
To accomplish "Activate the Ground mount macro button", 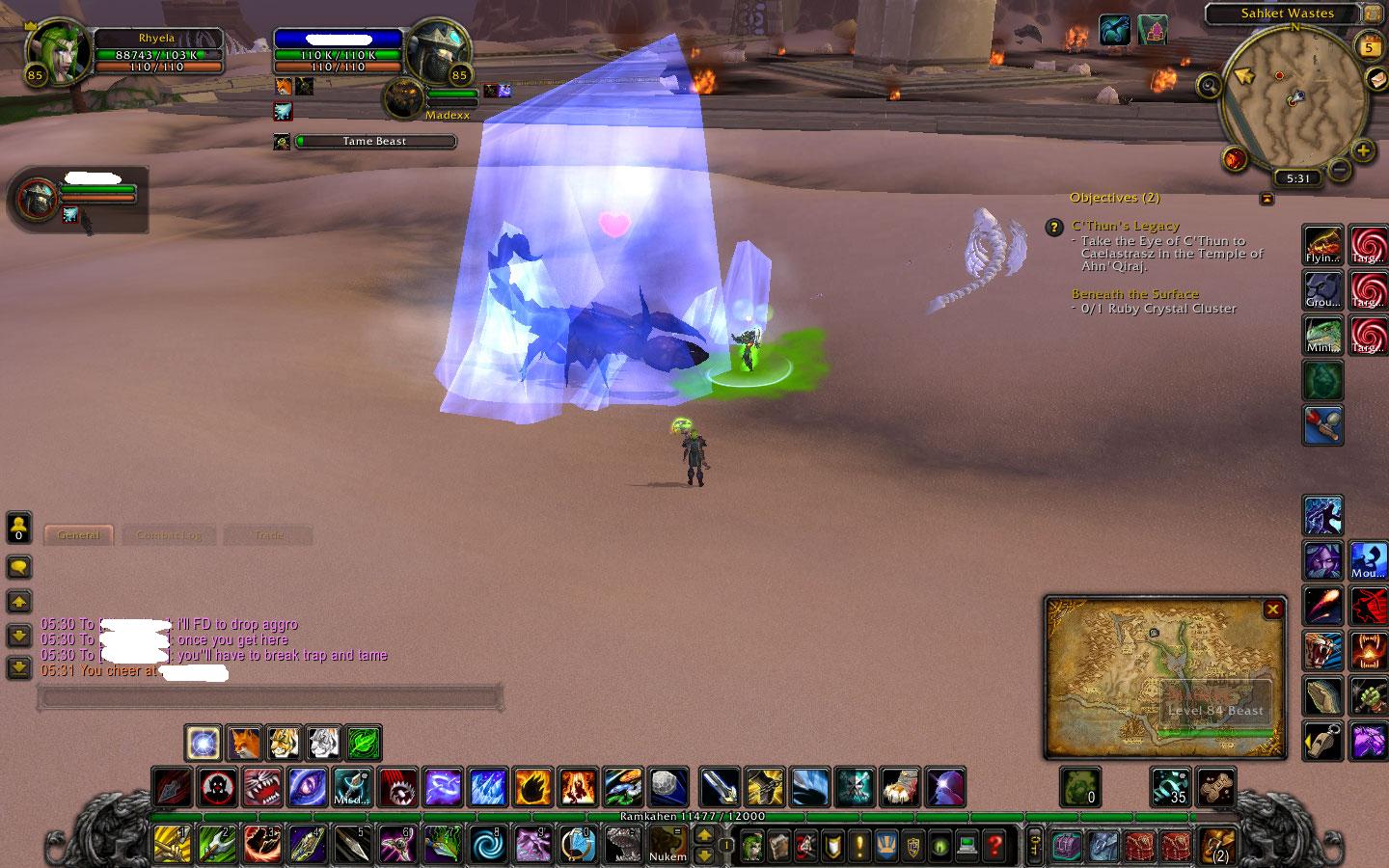I will click(1322, 289).
